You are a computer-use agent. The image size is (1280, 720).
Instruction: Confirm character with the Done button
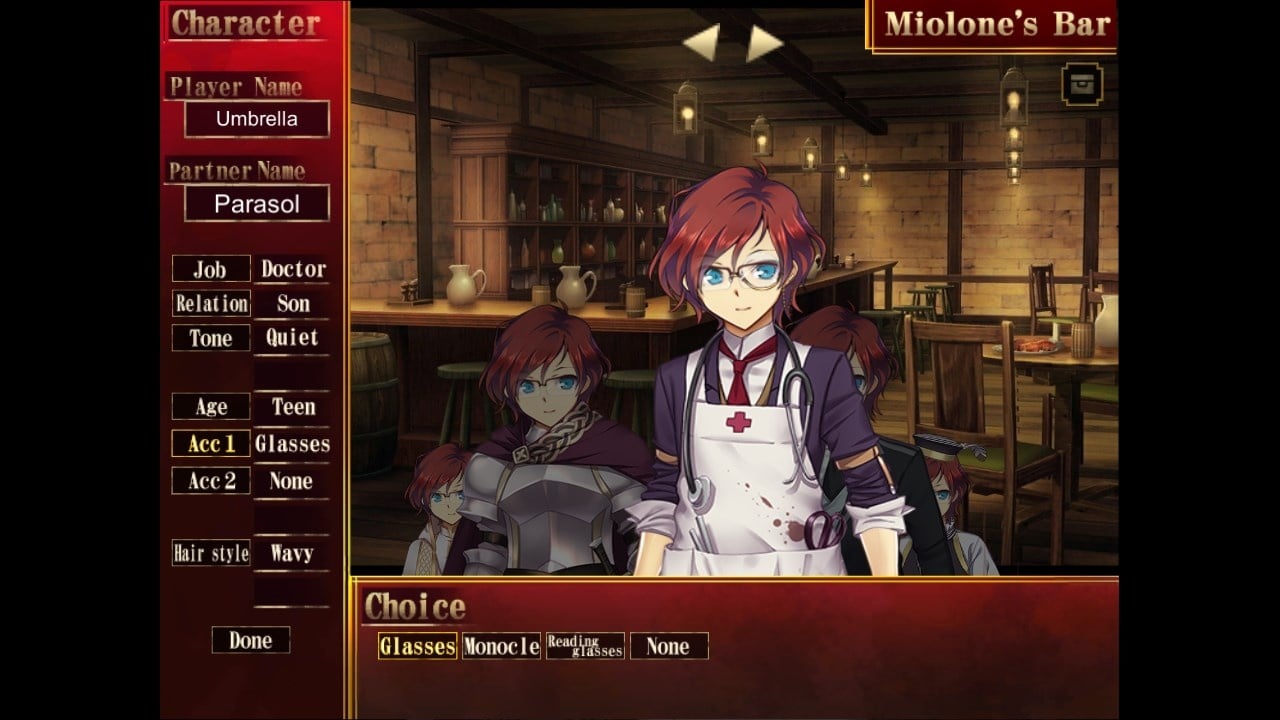pyautogui.click(x=250, y=640)
